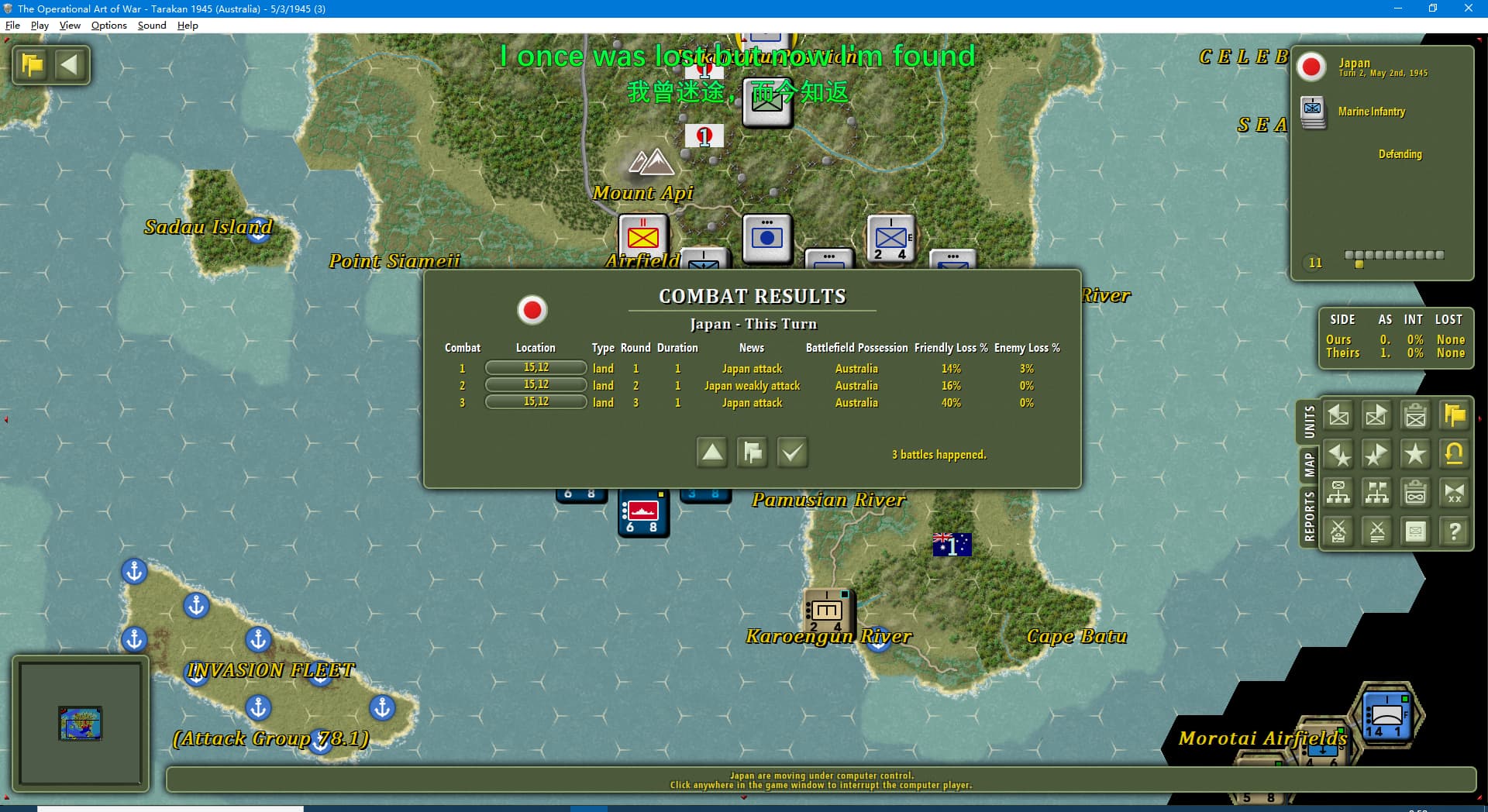Confirm combat results with the checkmark button

tap(792, 452)
